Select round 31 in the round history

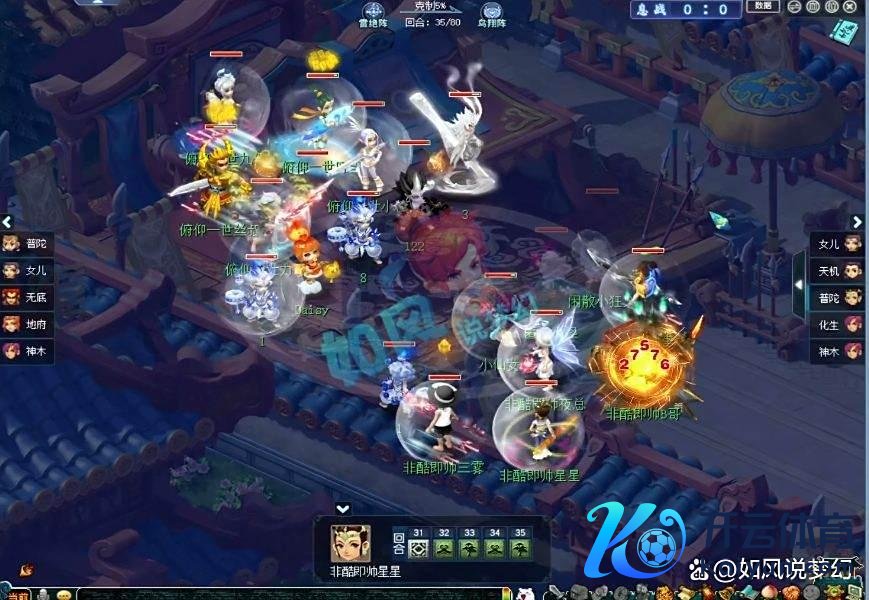point(419,549)
